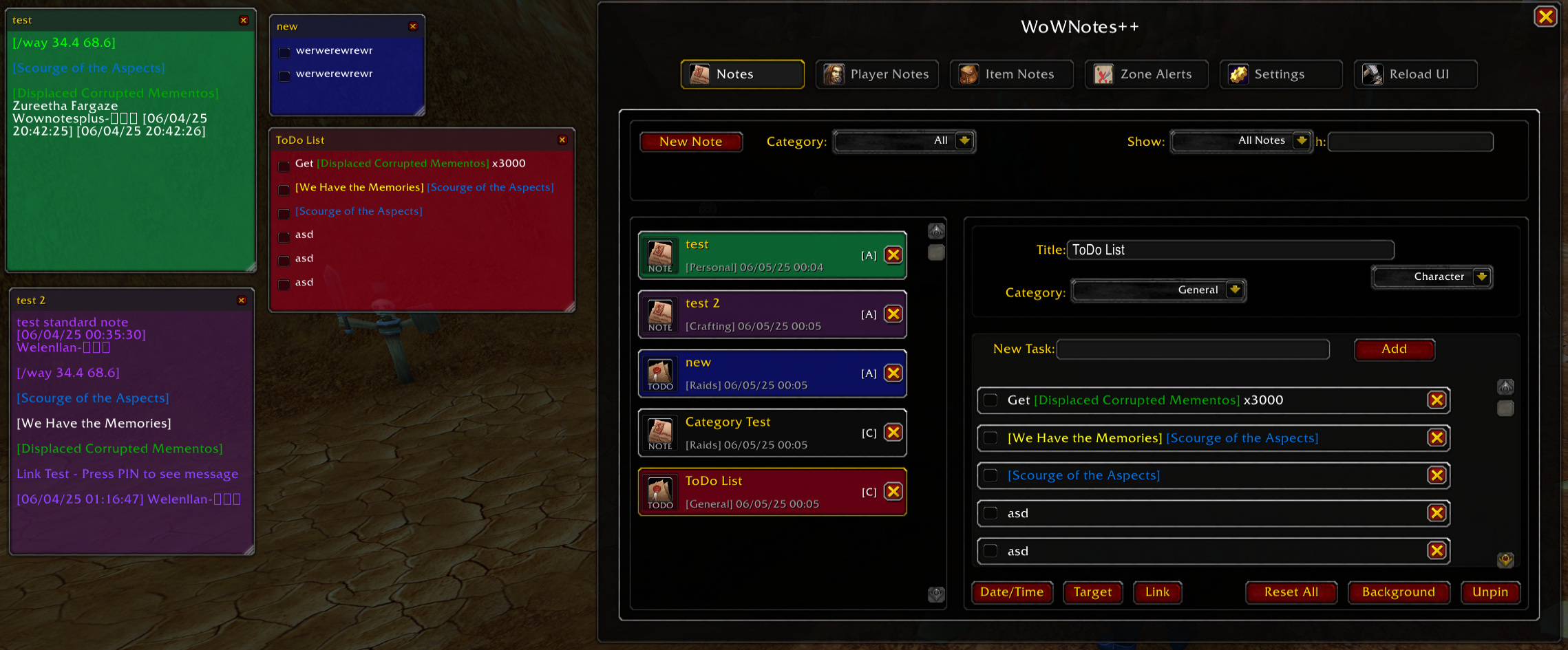This screenshot has height=650, width=1568.
Task: Click the Background color button
Action: pyautogui.click(x=1398, y=592)
